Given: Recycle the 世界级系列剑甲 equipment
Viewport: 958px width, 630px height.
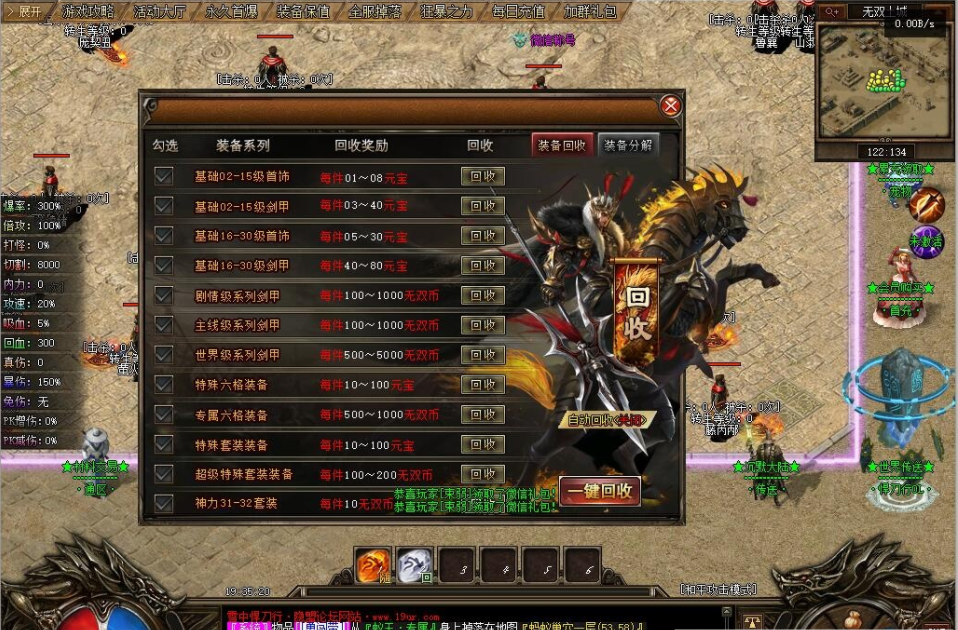Looking at the screenshot, I should (x=482, y=355).
